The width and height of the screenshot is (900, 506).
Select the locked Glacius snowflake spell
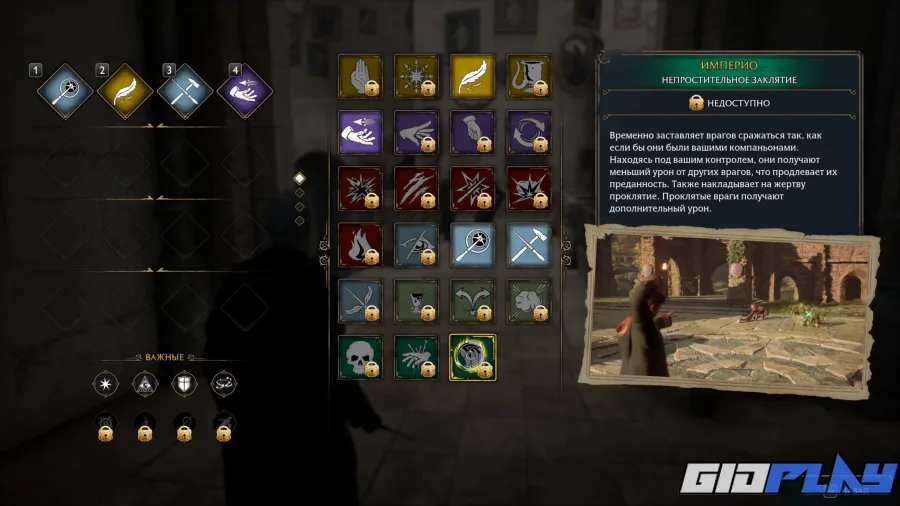(416, 77)
